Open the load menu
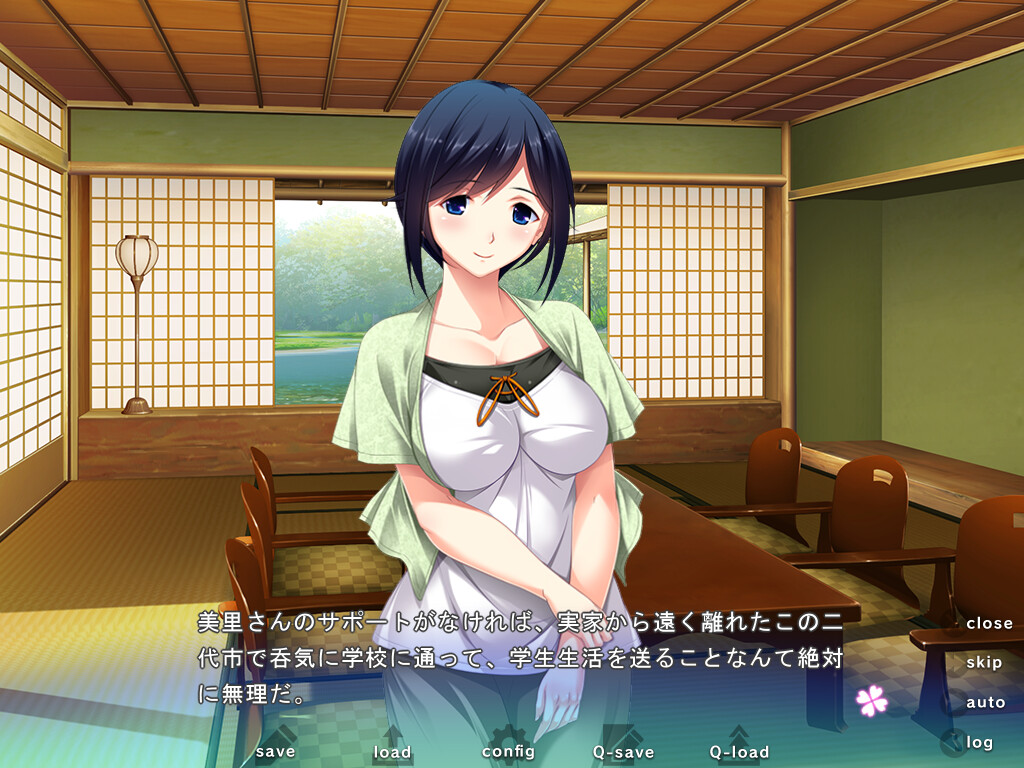Viewport: 1024px width, 768px height. click(x=392, y=751)
